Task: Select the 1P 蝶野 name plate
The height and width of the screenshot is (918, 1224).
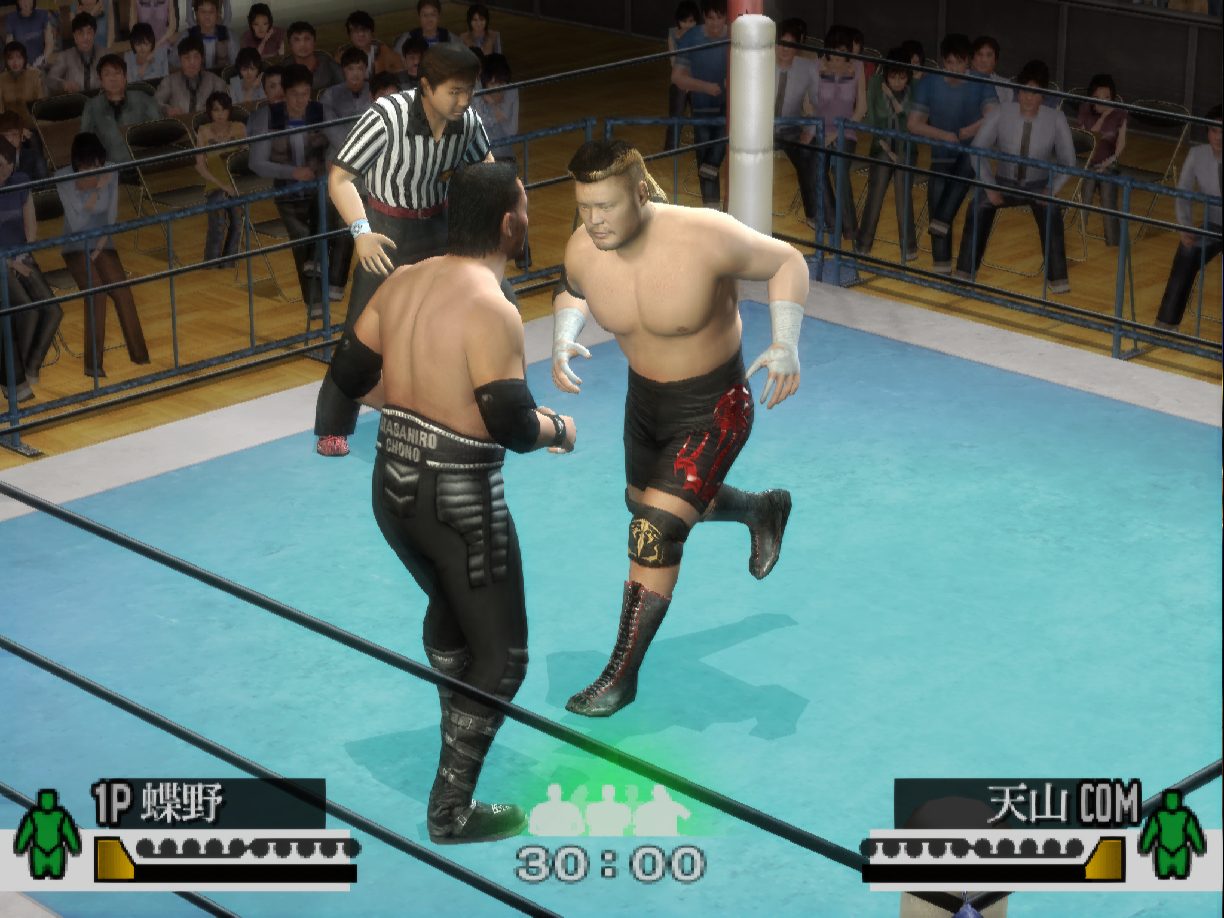Action: (x=208, y=803)
